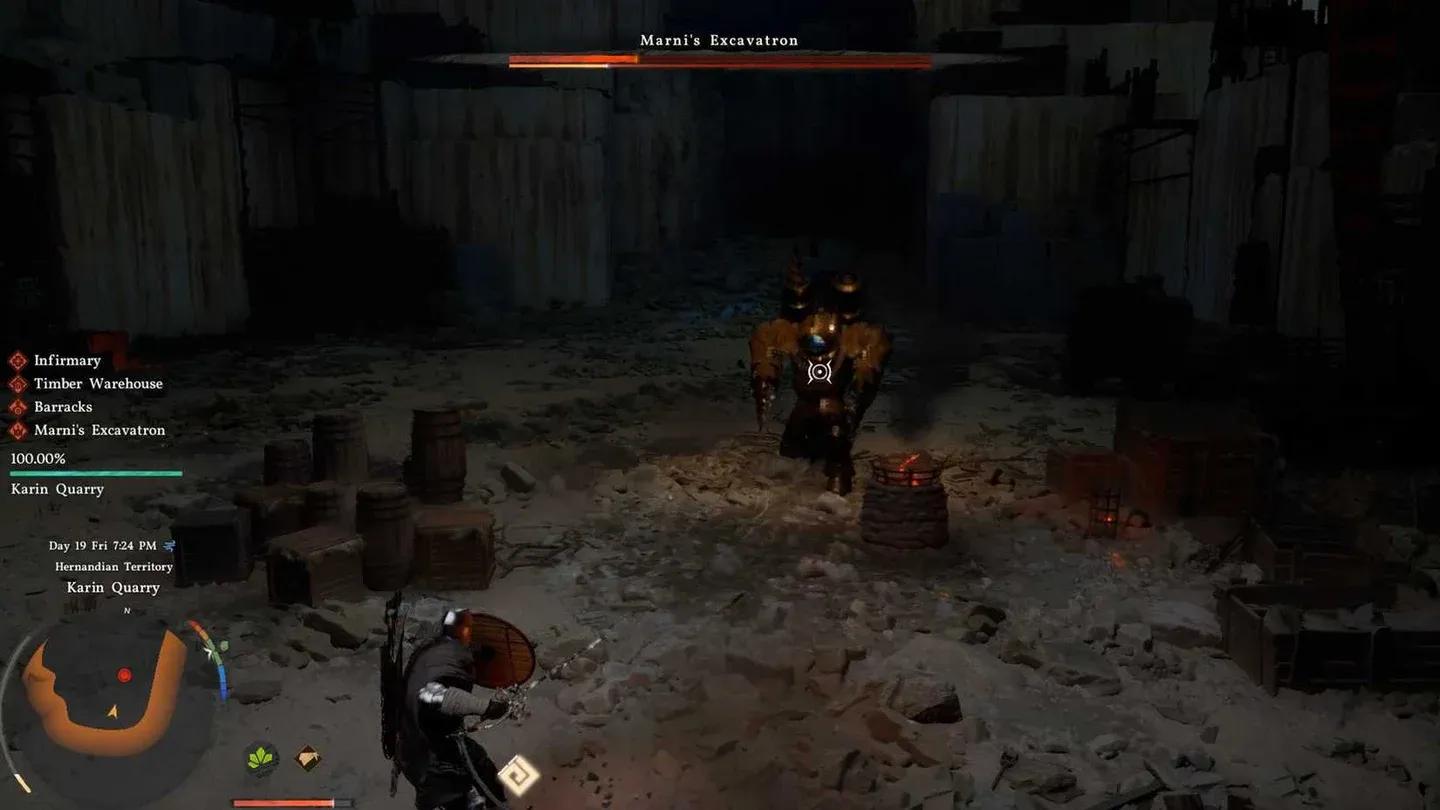Click the Marni's Excavatron boss name banner
This screenshot has width=1440, height=810.
(x=718, y=39)
